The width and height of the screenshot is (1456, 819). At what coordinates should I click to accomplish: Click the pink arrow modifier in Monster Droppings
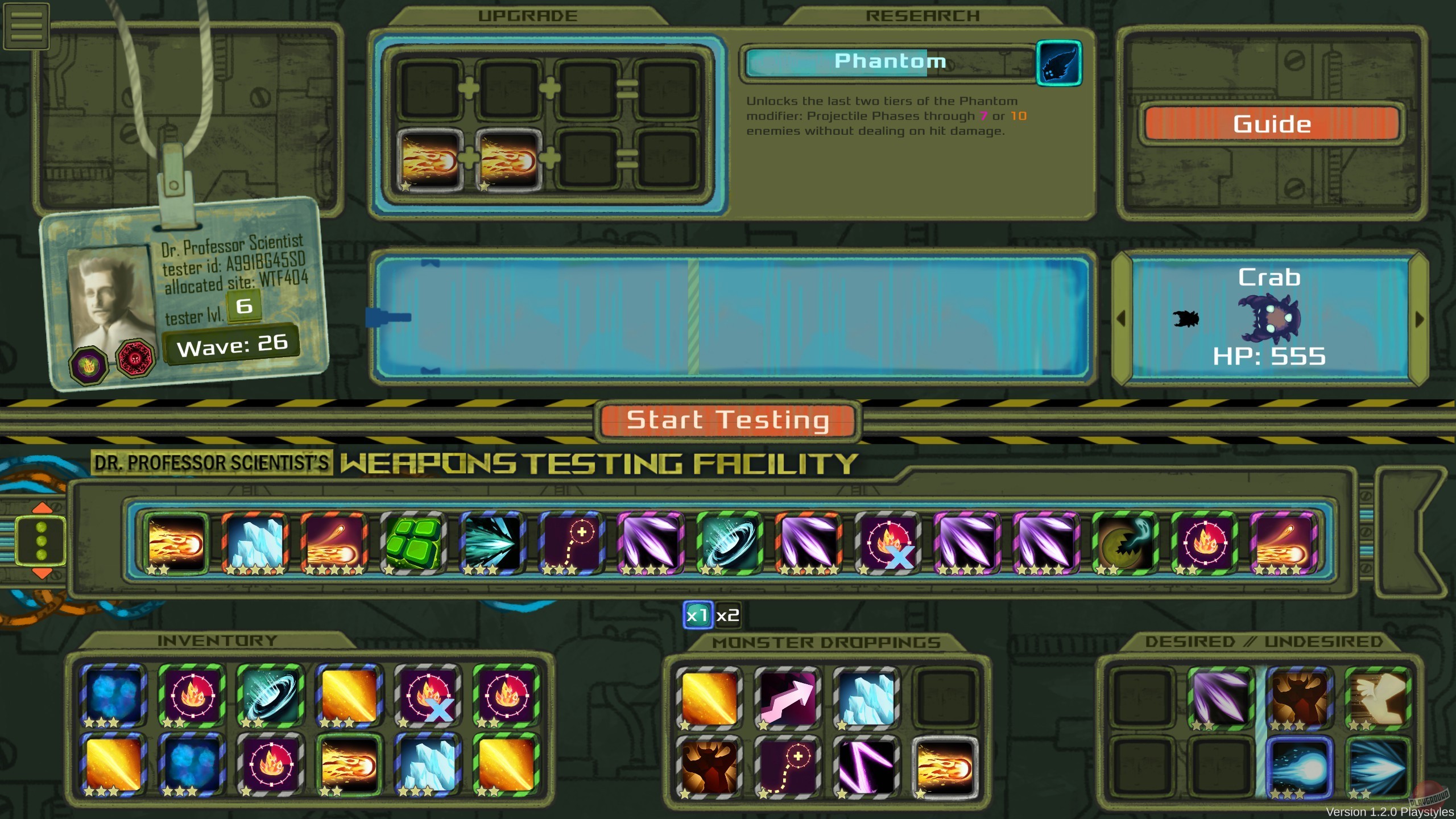(788, 698)
